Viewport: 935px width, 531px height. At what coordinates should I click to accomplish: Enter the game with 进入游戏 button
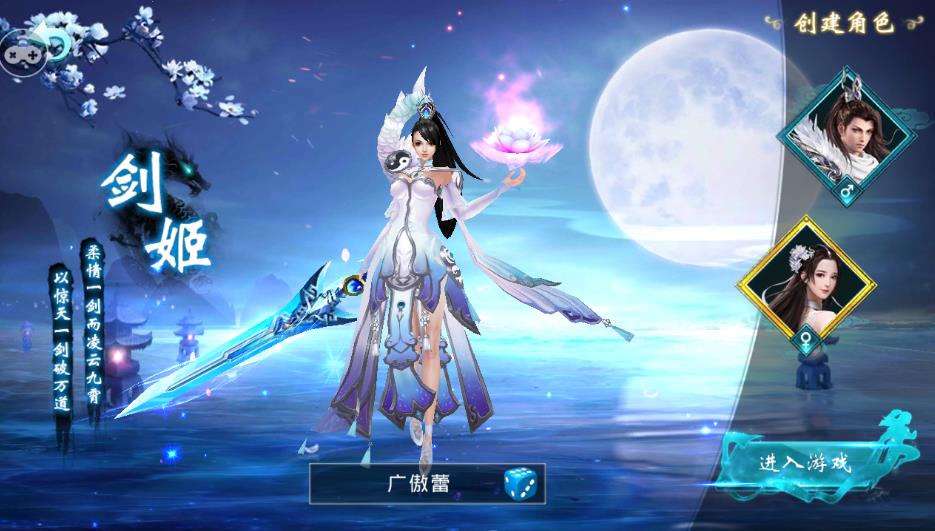tap(804, 463)
